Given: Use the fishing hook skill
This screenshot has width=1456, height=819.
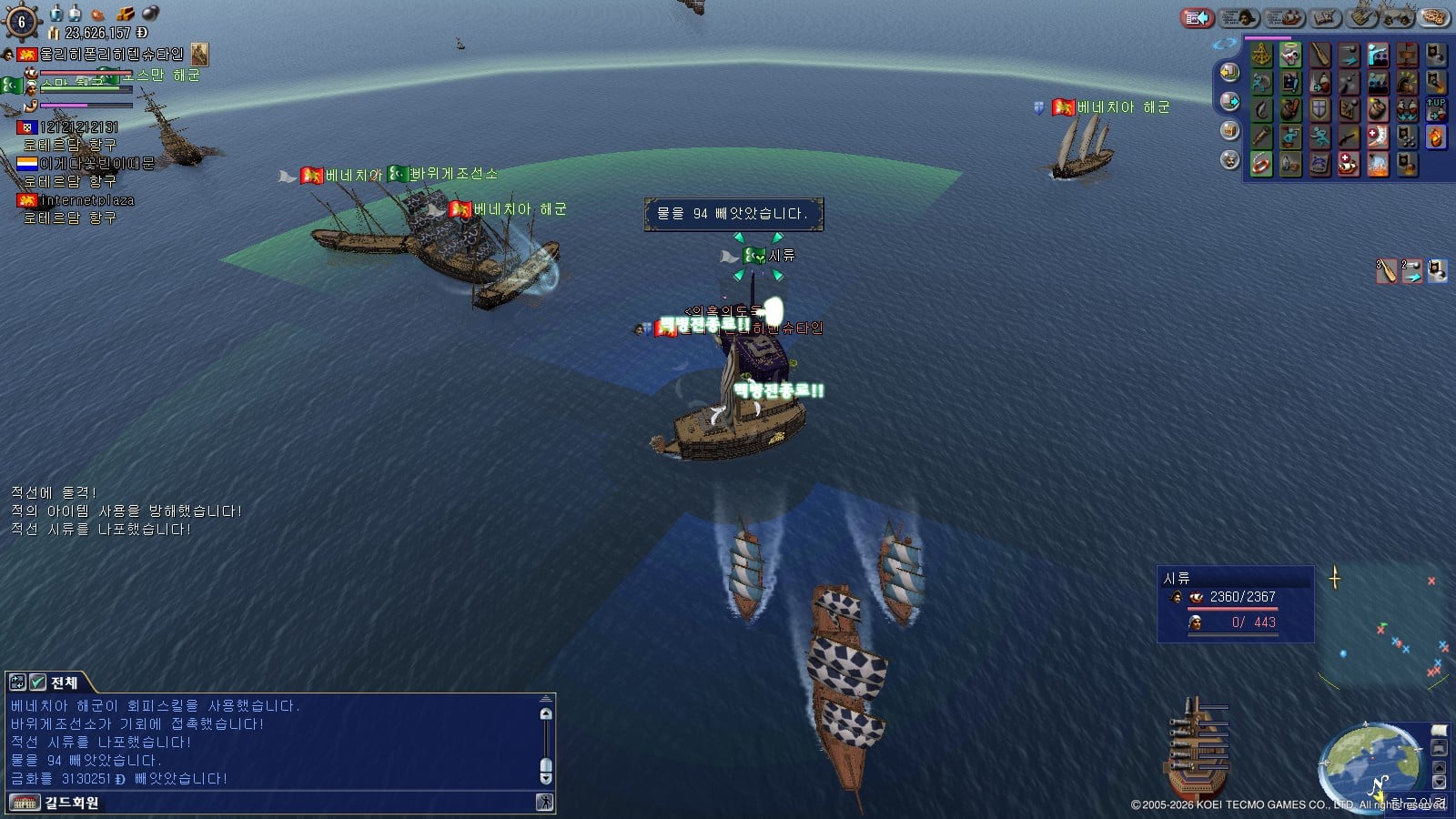Looking at the screenshot, I should tap(1261, 110).
